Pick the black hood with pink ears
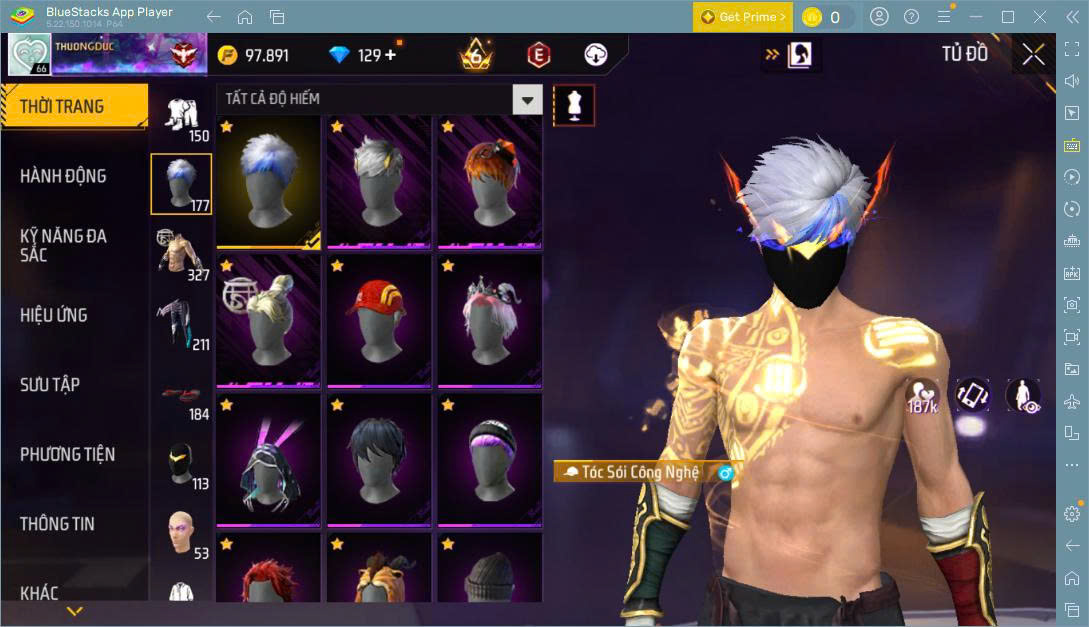The image size is (1089, 627). (x=268, y=459)
